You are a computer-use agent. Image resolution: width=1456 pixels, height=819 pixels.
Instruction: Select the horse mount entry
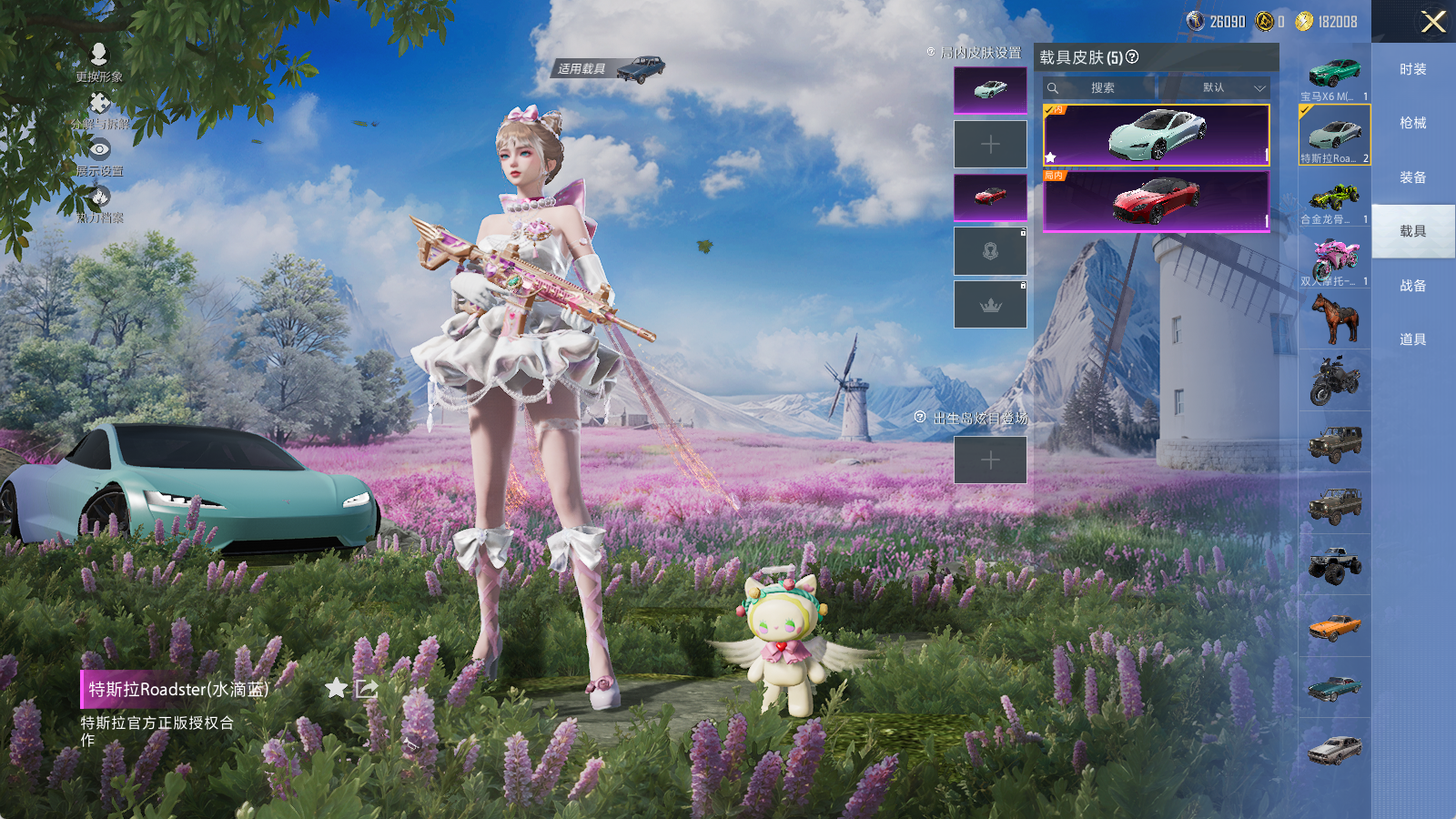1334,319
